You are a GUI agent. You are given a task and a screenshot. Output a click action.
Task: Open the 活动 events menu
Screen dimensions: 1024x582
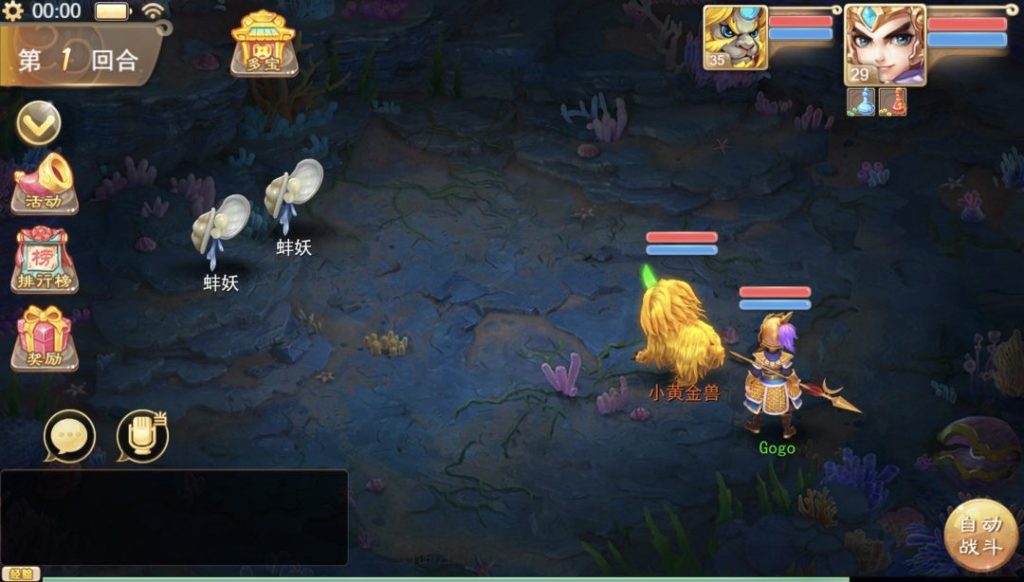click(x=44, y=183)
